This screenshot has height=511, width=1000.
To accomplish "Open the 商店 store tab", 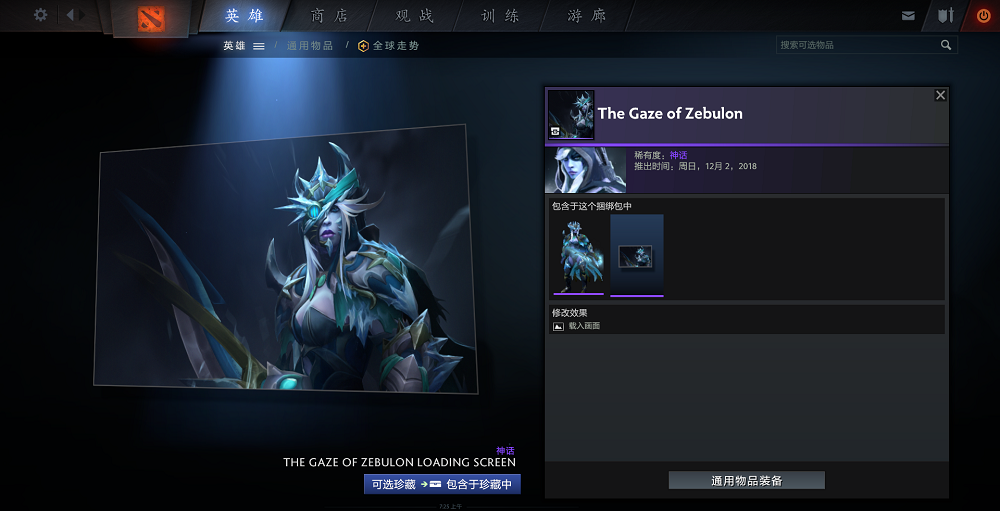I will point(330,16).
